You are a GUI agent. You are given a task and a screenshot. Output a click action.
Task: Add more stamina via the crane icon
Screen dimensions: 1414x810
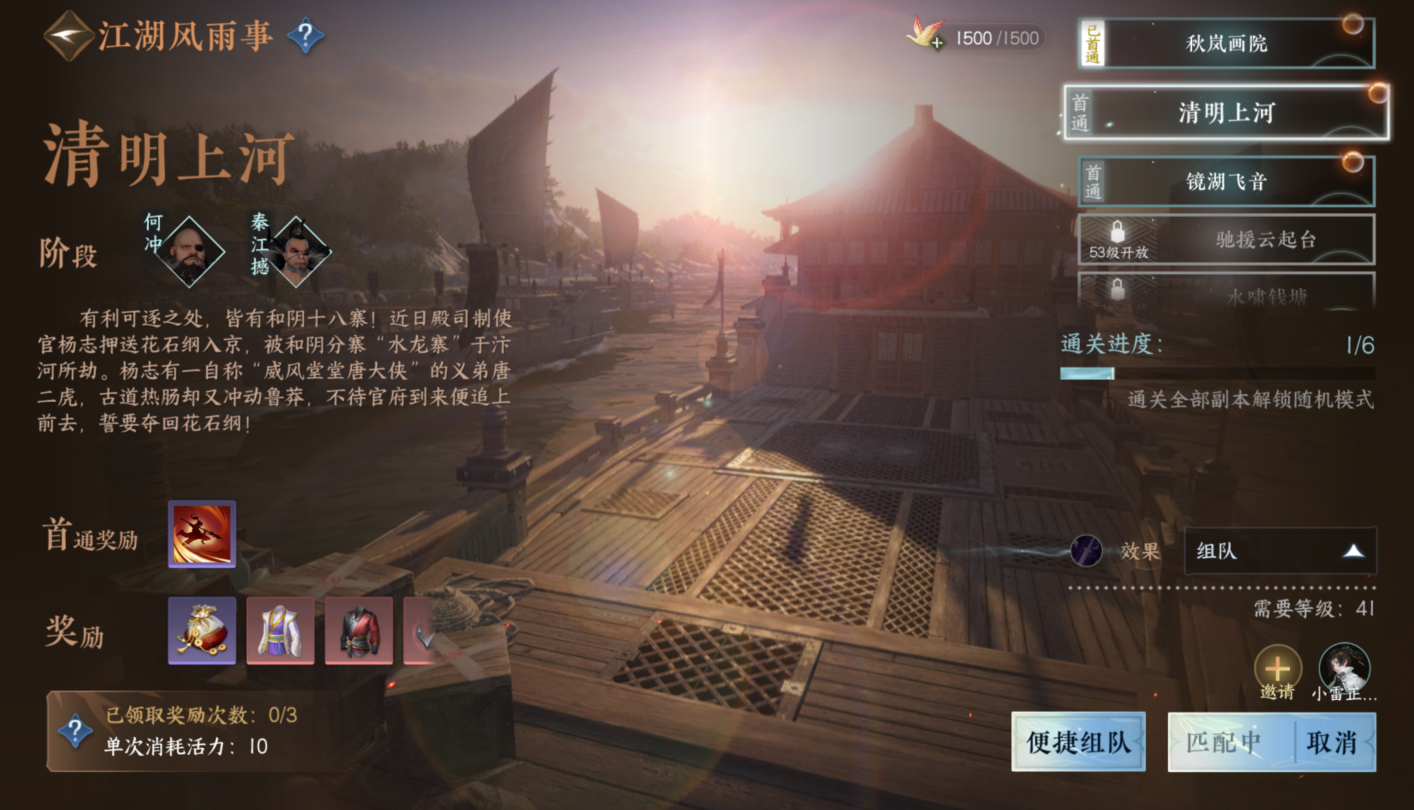925,36
